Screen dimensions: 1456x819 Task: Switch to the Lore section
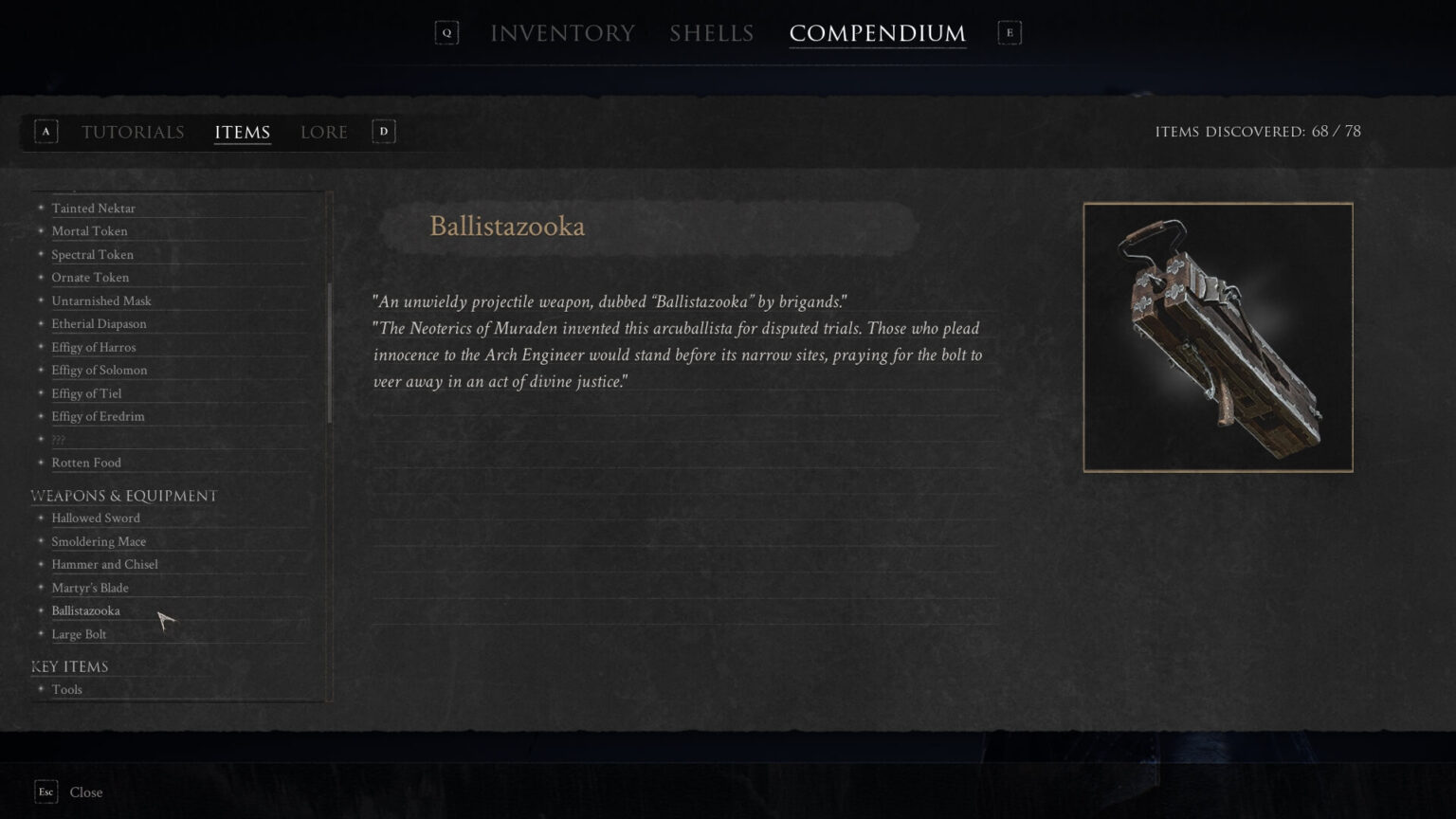[323, 132]
